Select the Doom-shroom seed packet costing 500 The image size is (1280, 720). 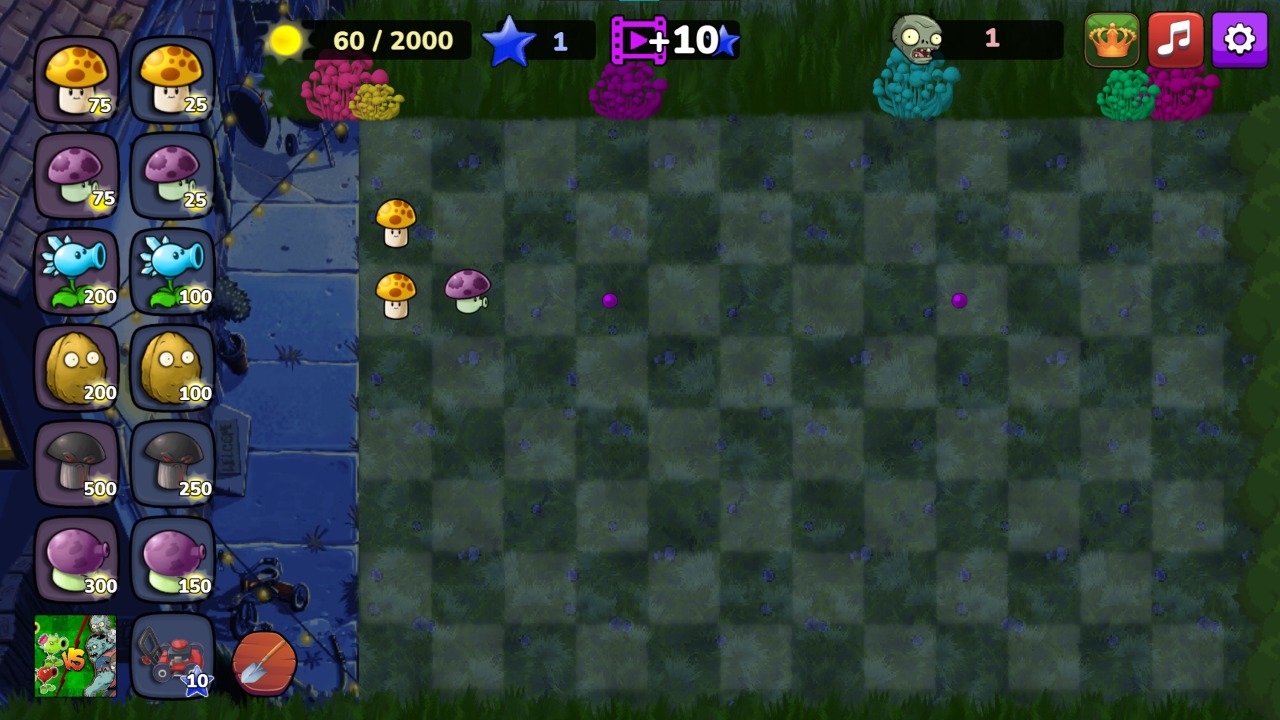[77, 464]
